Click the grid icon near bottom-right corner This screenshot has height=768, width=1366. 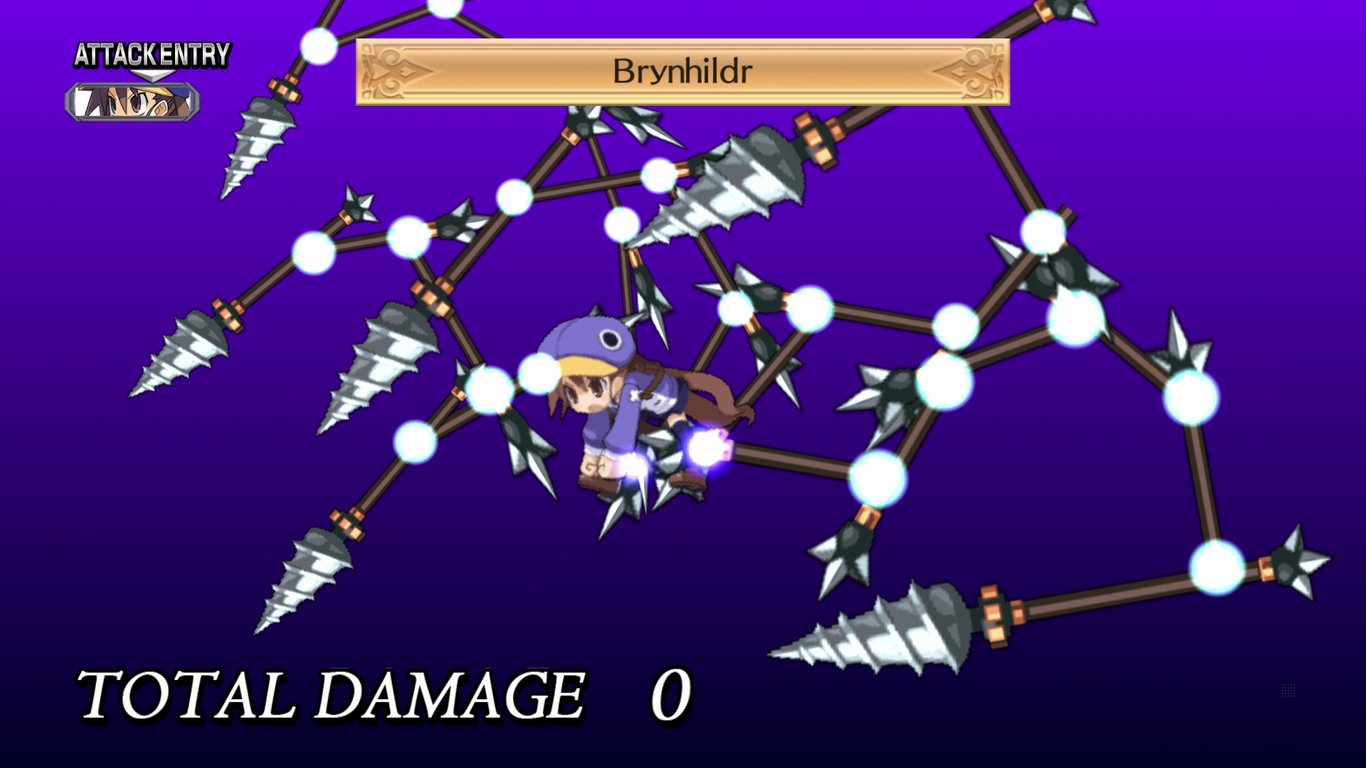pyautogui.click(x=1288, y=690)
